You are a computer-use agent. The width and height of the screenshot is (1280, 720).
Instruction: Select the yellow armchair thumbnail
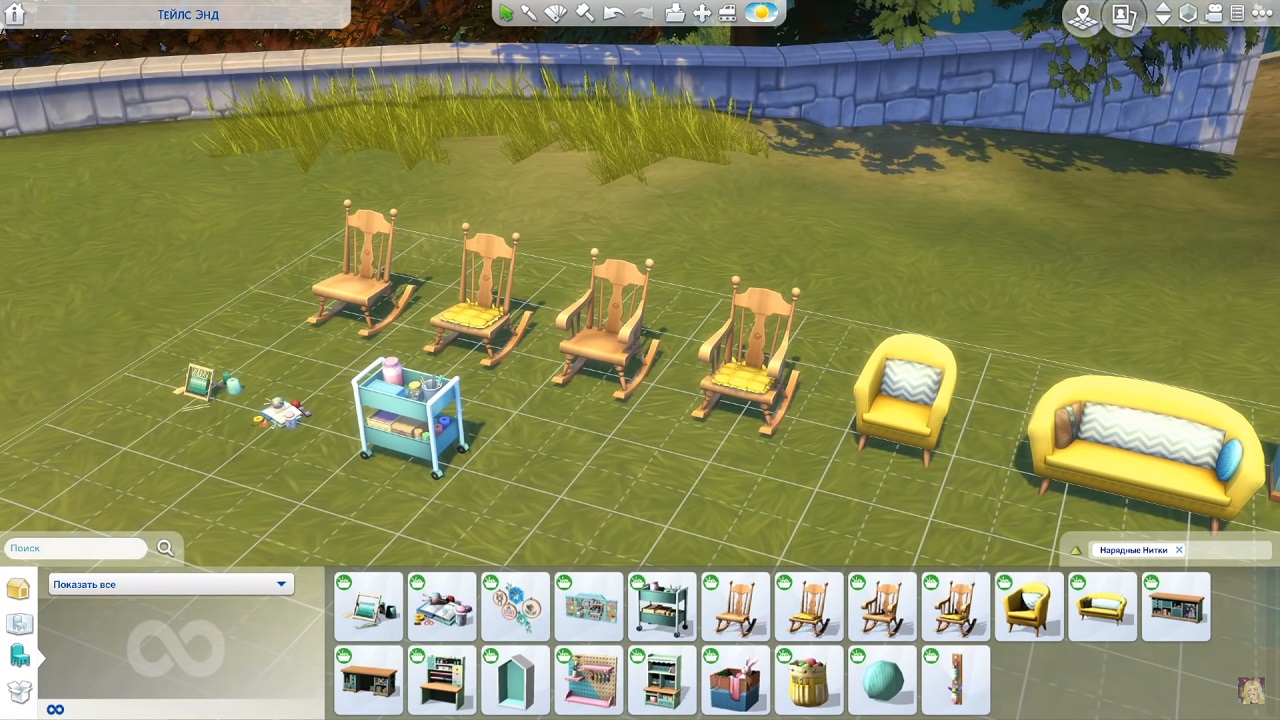pyautogui.click(x=1029, y=606)
